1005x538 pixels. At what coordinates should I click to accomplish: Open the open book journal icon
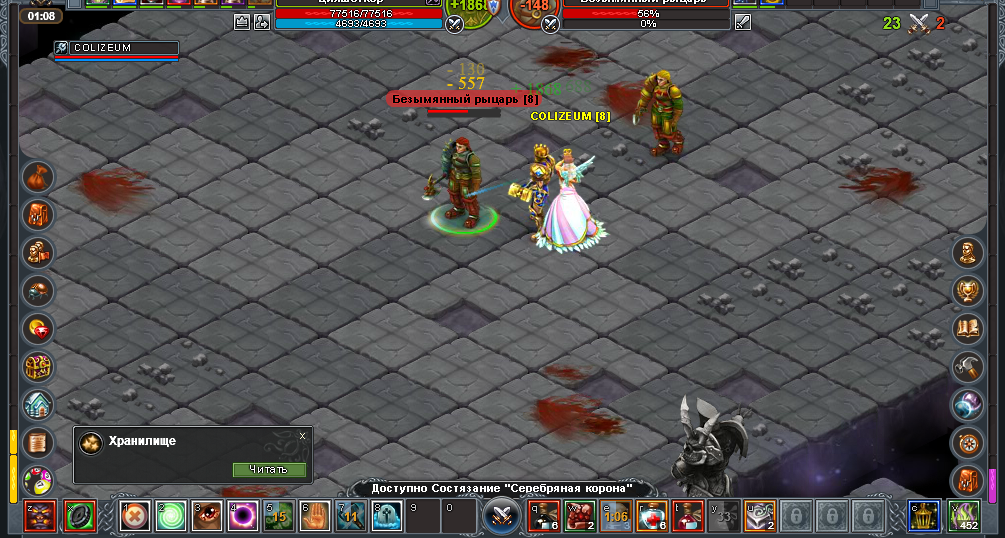967,329
